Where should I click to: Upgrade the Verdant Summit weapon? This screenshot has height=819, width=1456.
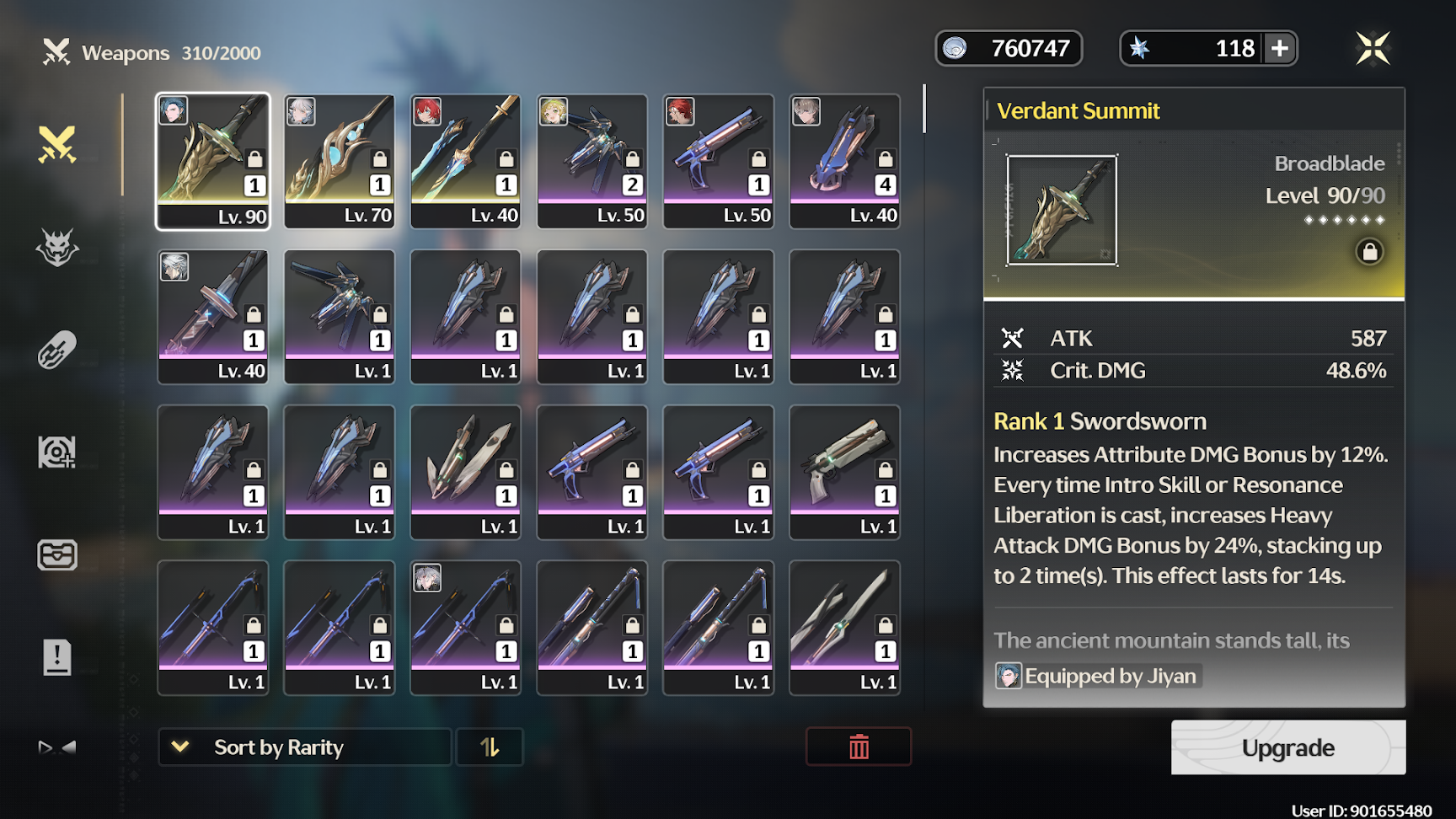pyautogui.click(x=1287, y=747)
